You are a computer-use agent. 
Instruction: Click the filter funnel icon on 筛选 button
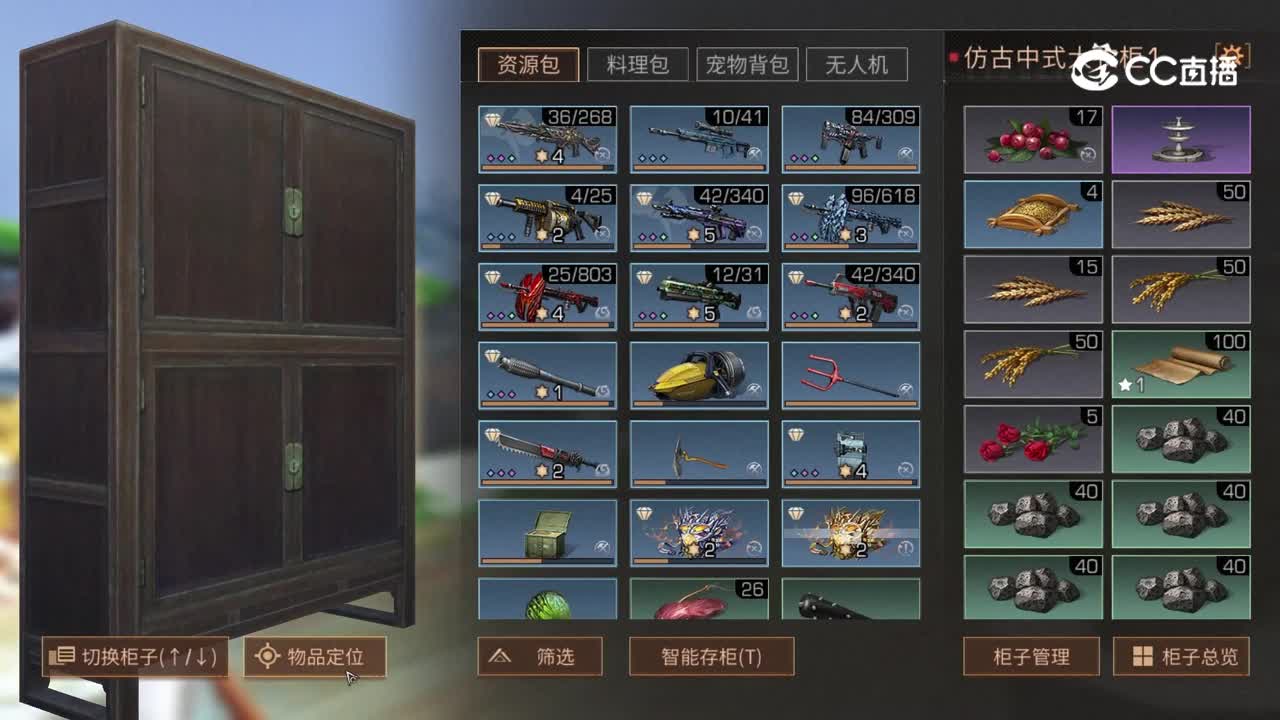point(498,657)
